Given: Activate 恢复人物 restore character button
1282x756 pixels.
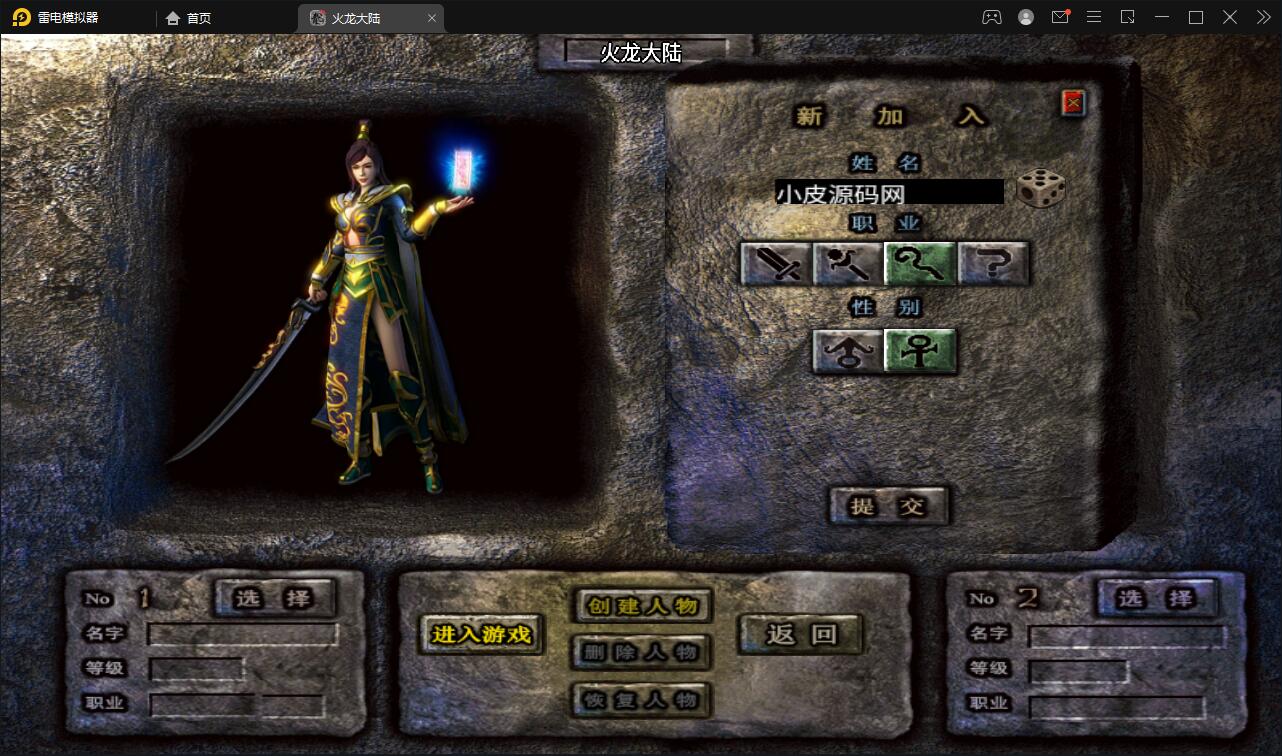Looking at the screenshot, I should (642, 700).
